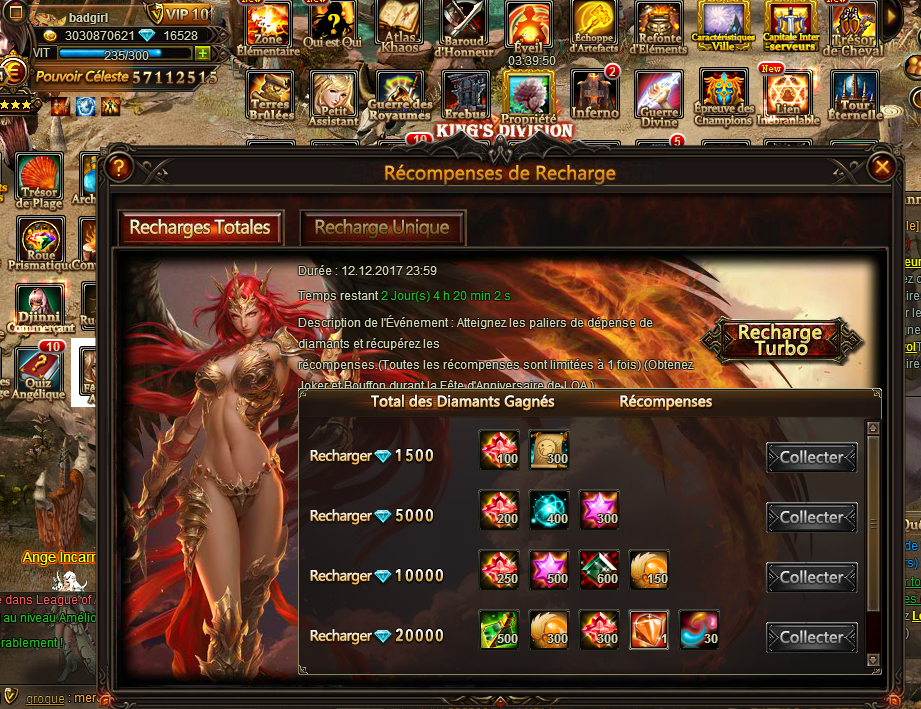
Task: Click the green plus button beside VIT
Action: 203,54
